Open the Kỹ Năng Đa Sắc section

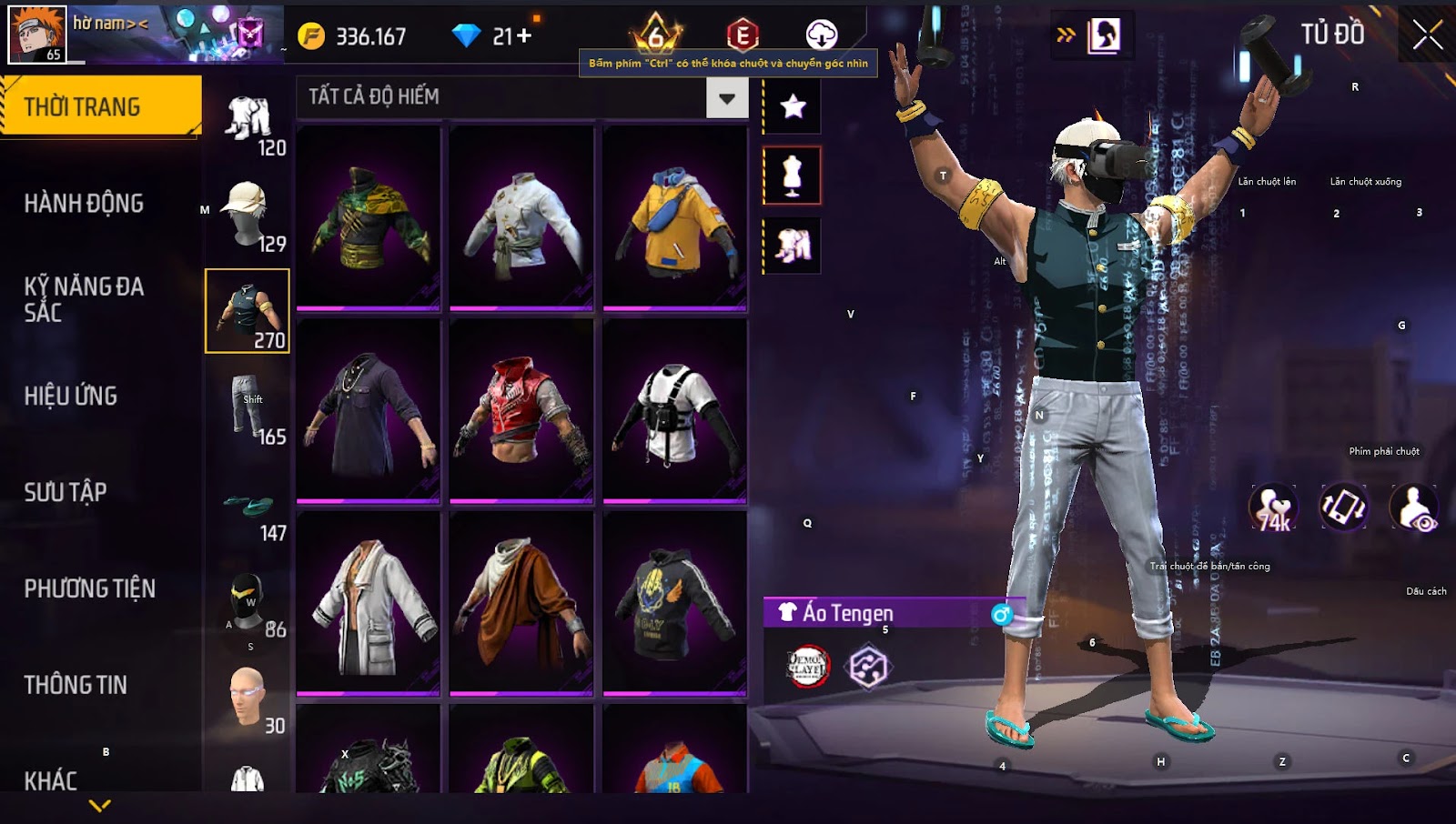tap(84, 299)
